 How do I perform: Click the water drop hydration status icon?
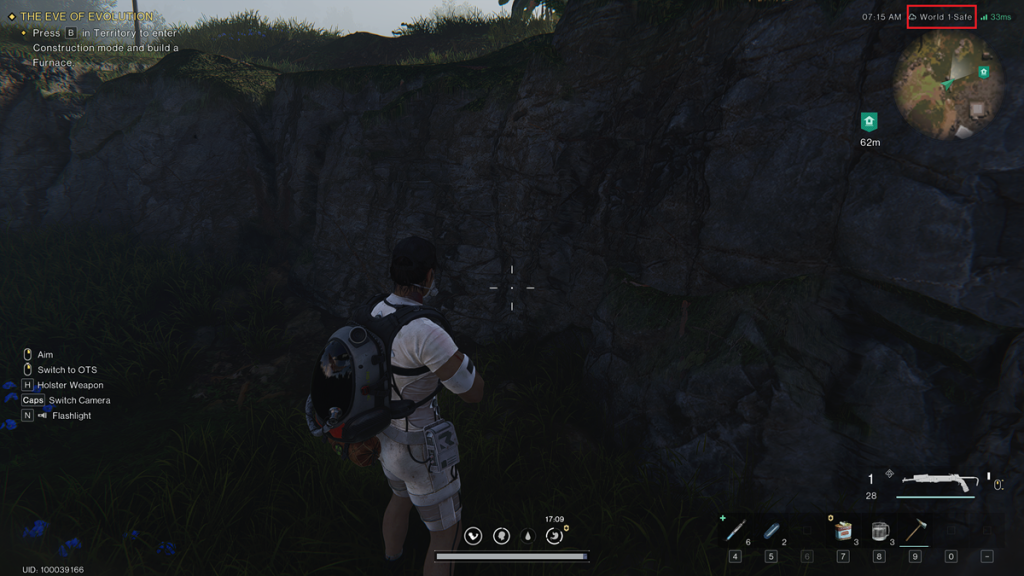click(527, 536)
